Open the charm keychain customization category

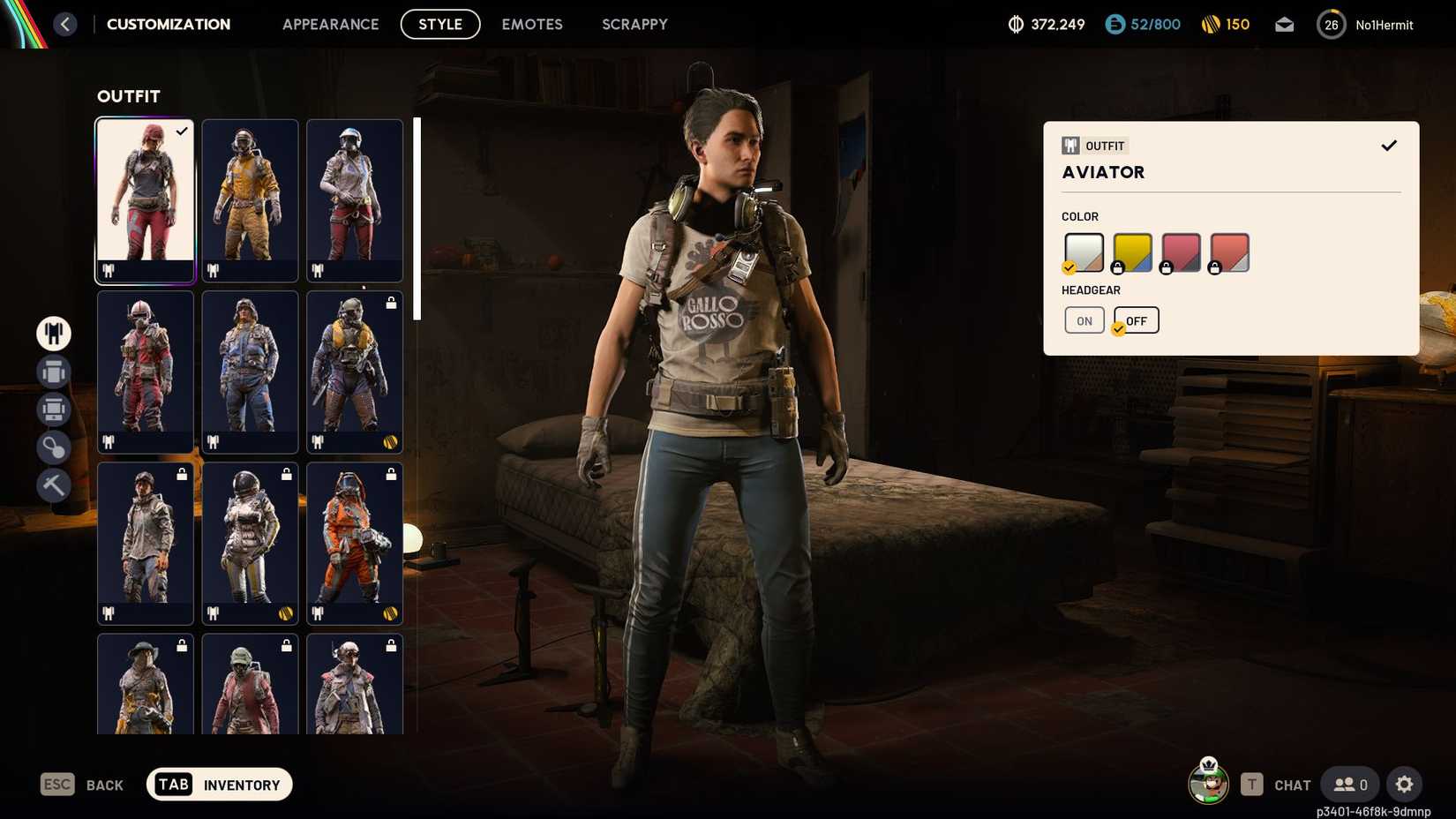pos(53,447)
